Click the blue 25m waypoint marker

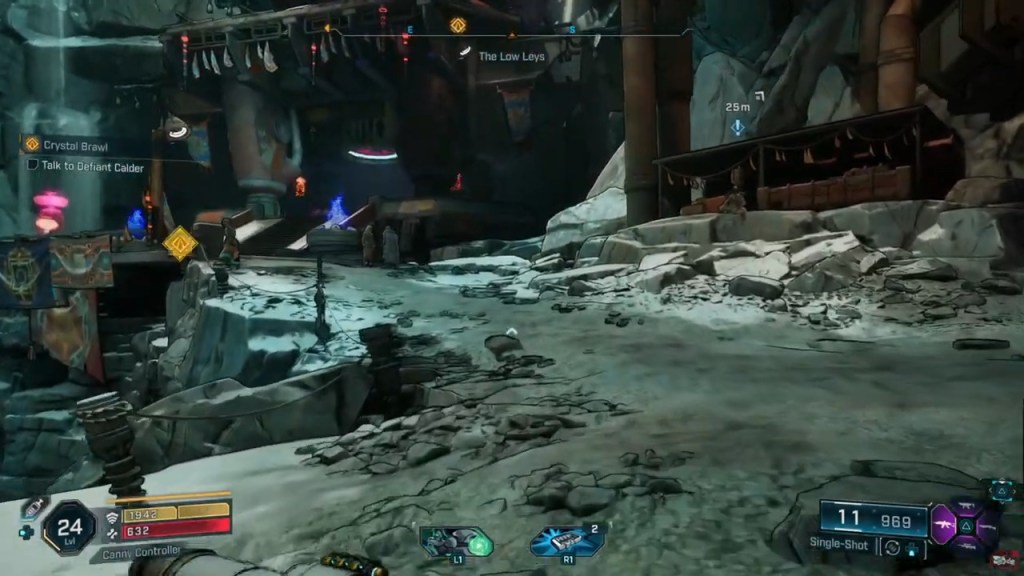pos(738,127)
